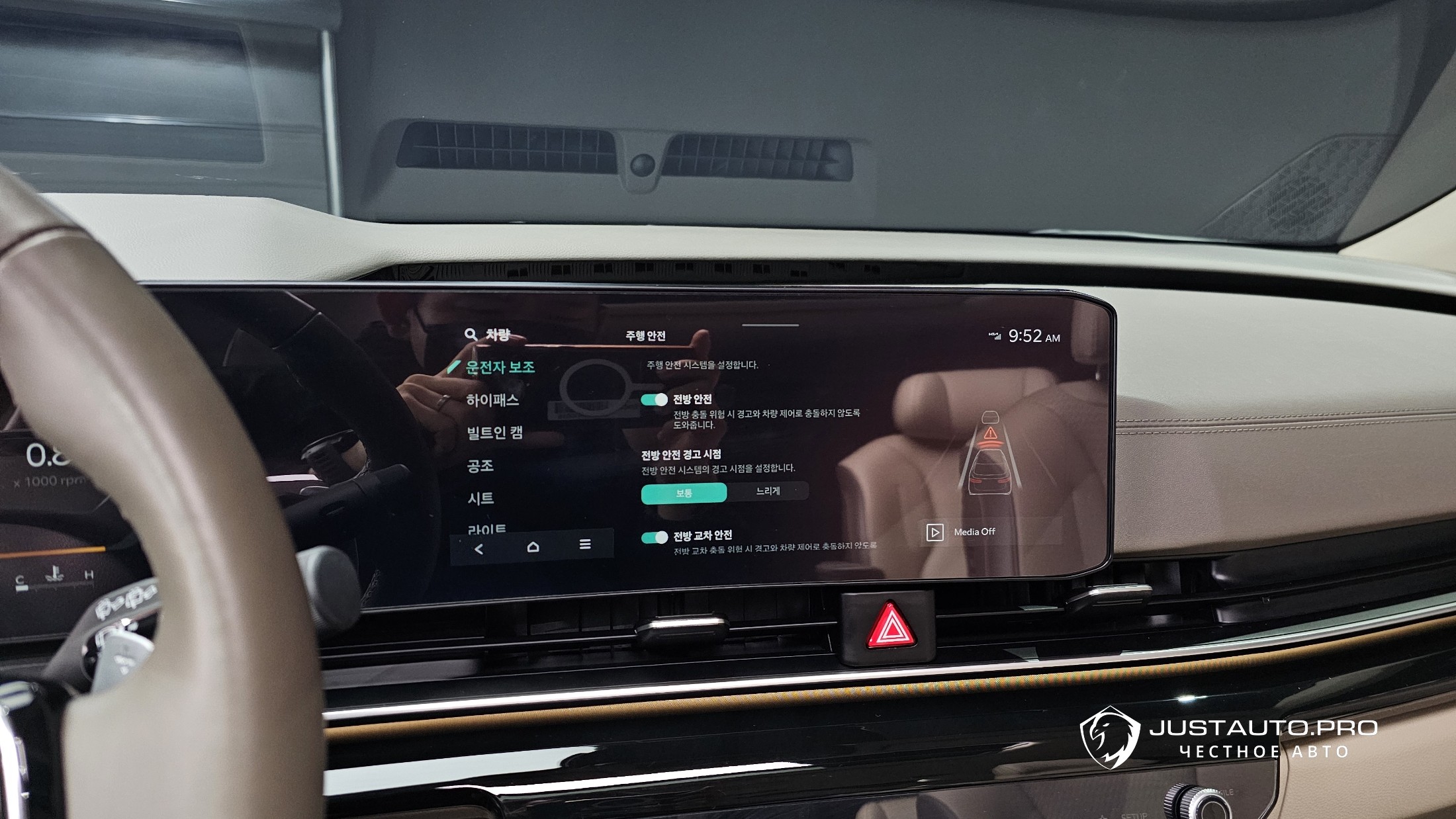
Task: Tap the back arrow button
Action: pyautogui.click(x=479, y=548)
